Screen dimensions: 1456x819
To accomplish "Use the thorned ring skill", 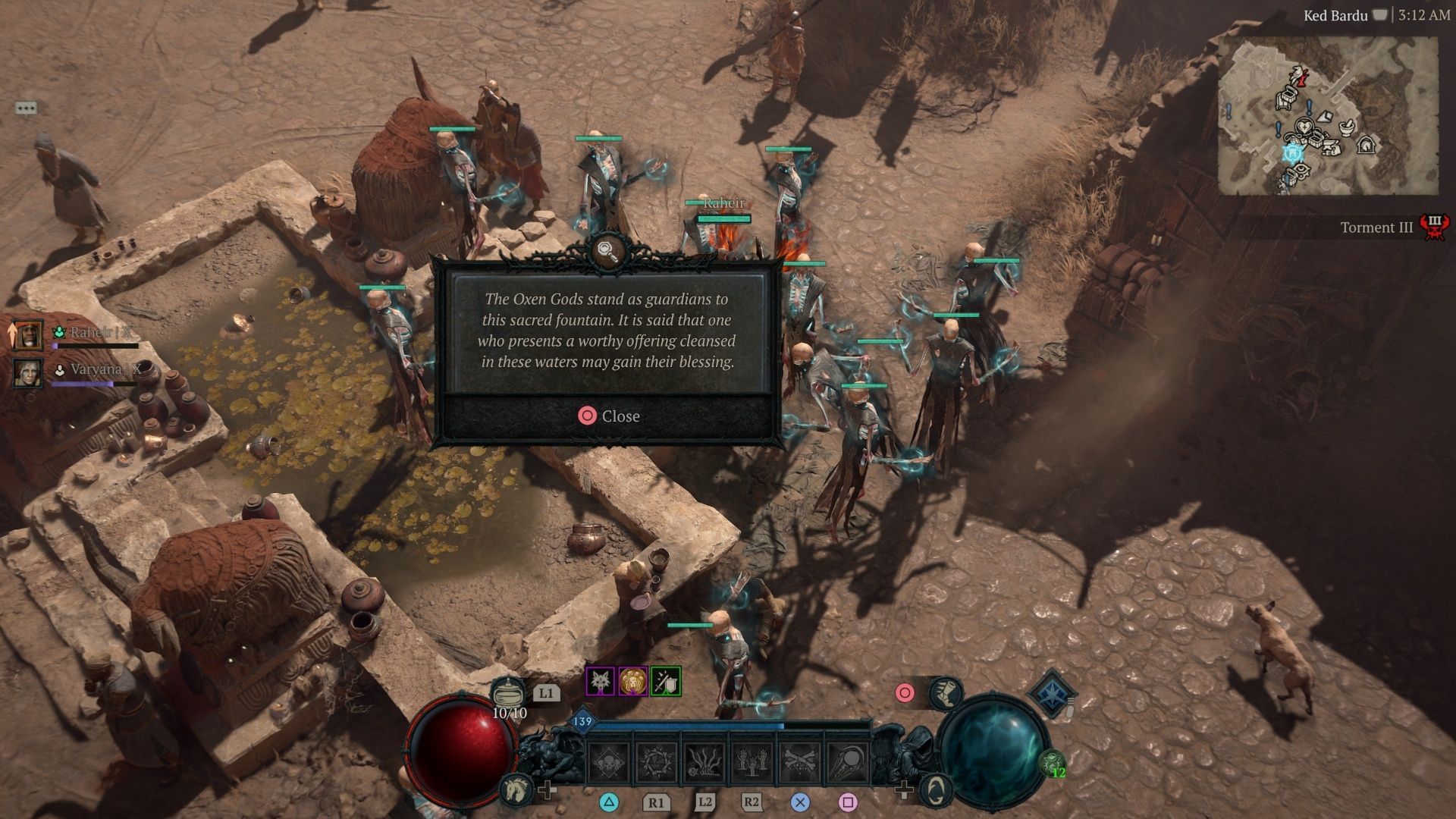I will [656, 762].
